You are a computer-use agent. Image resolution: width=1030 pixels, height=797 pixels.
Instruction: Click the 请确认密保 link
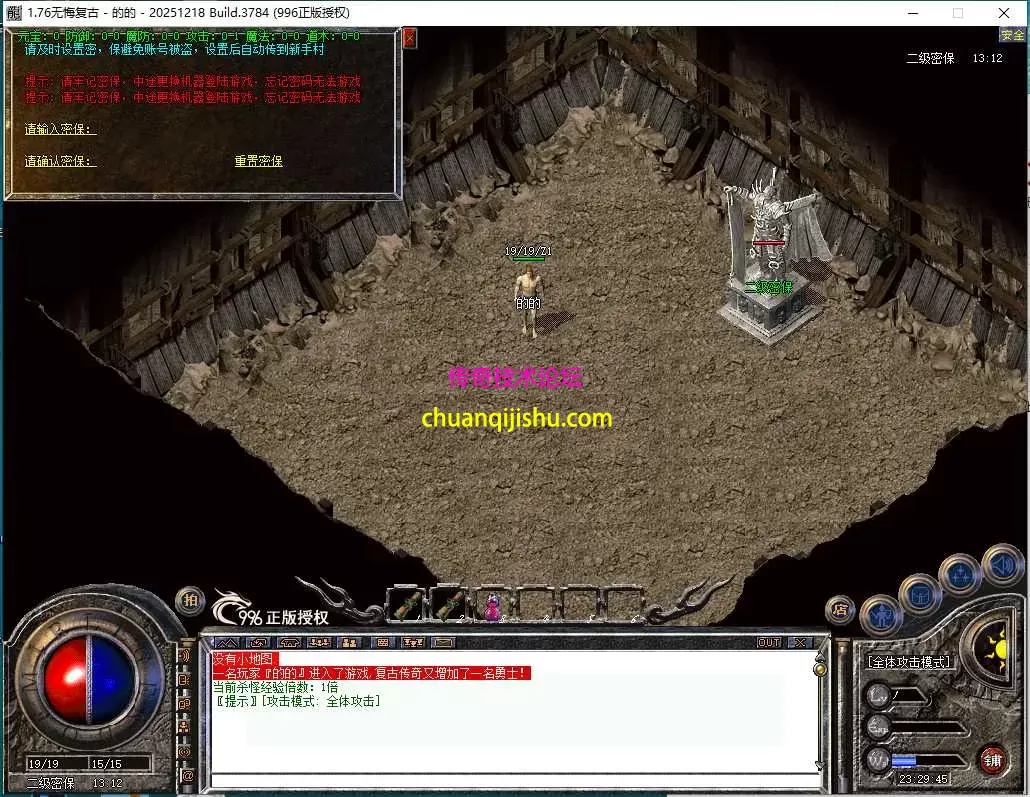[60, 161]
